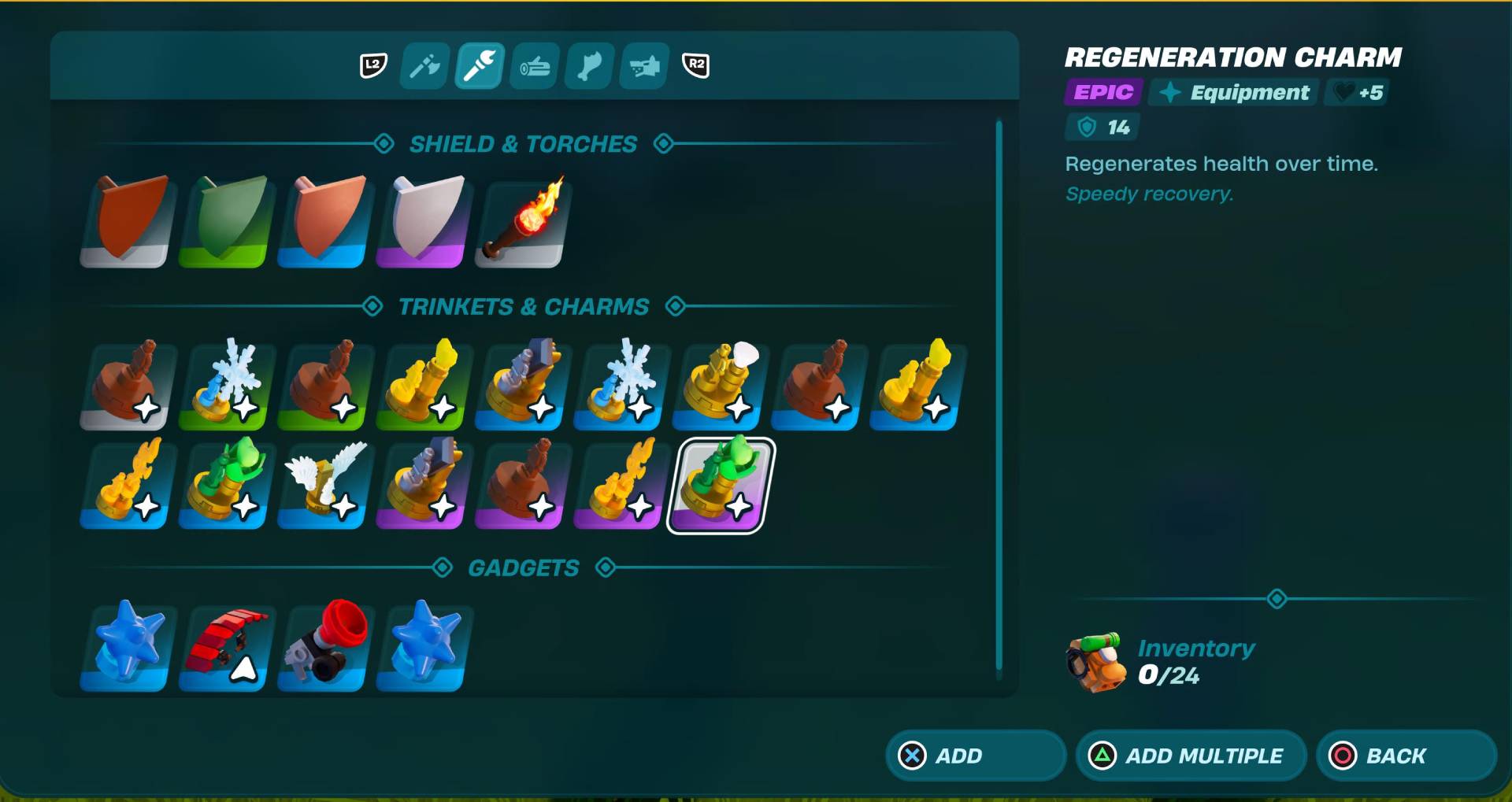Open the food tab with the drumstick icon

pyautogui.click(x=588, y=65)
